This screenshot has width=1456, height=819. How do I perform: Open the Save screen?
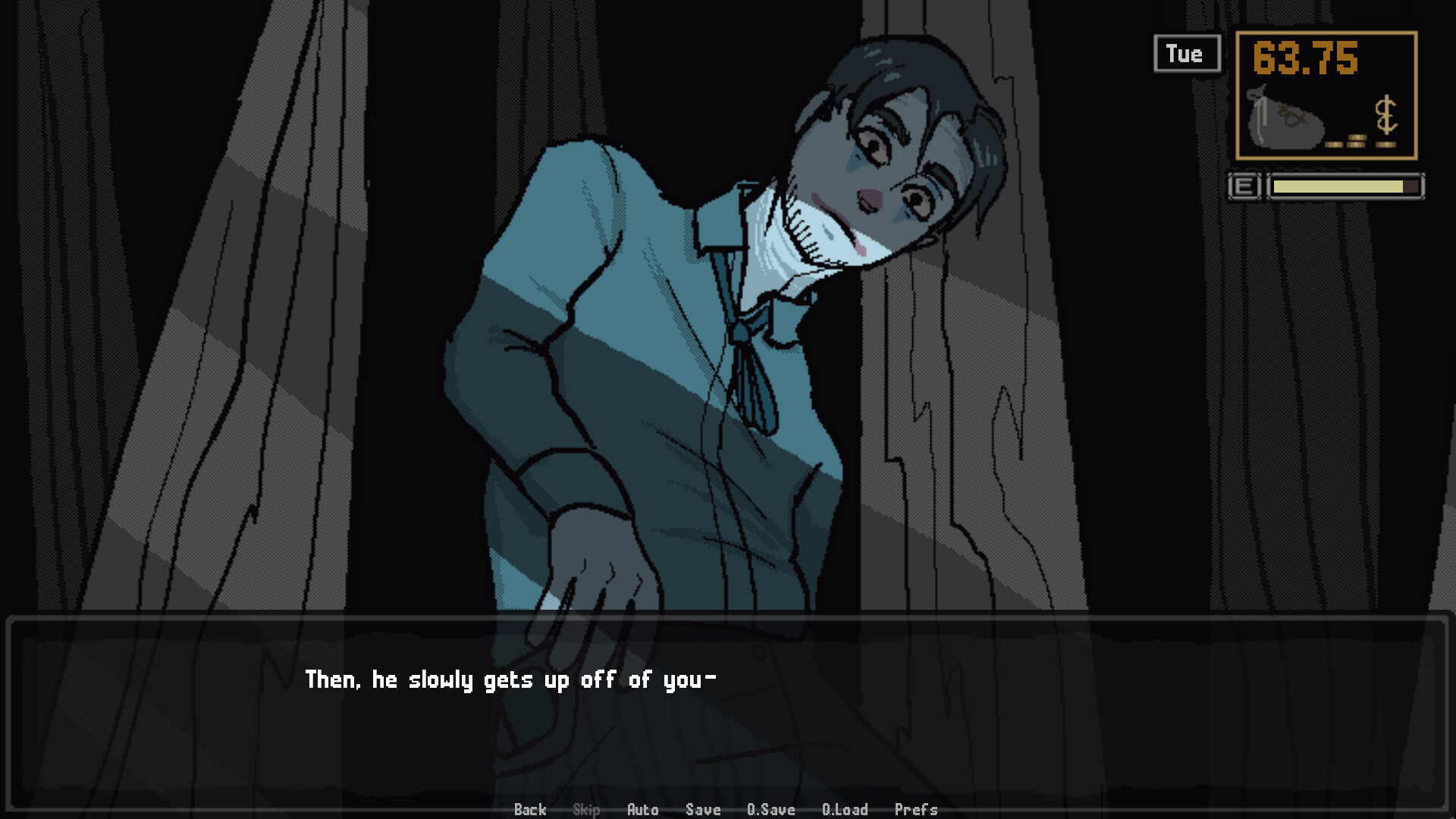[x=702, y=810]
